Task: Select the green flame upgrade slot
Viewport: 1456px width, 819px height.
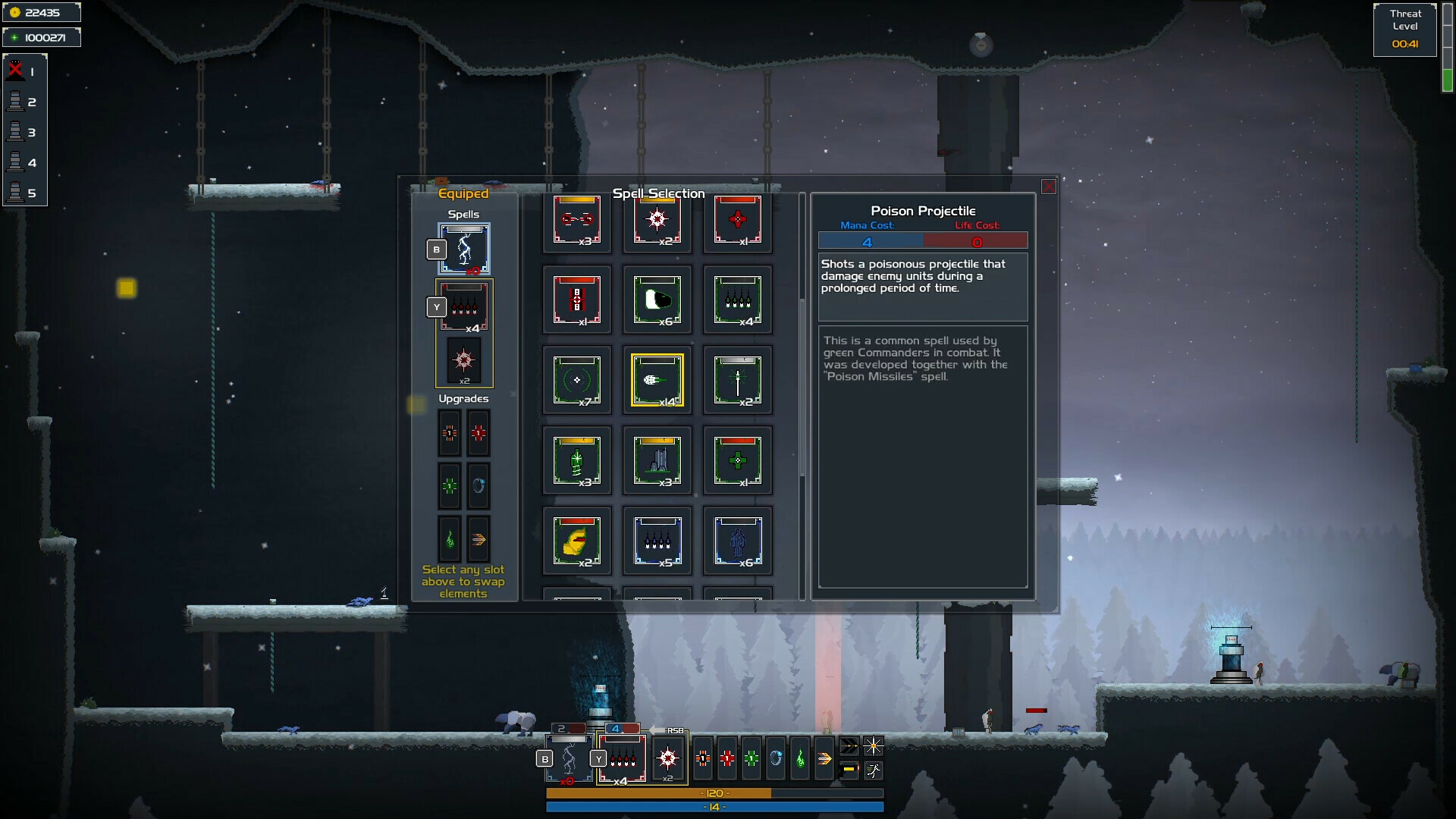Action: pos(450,539)
